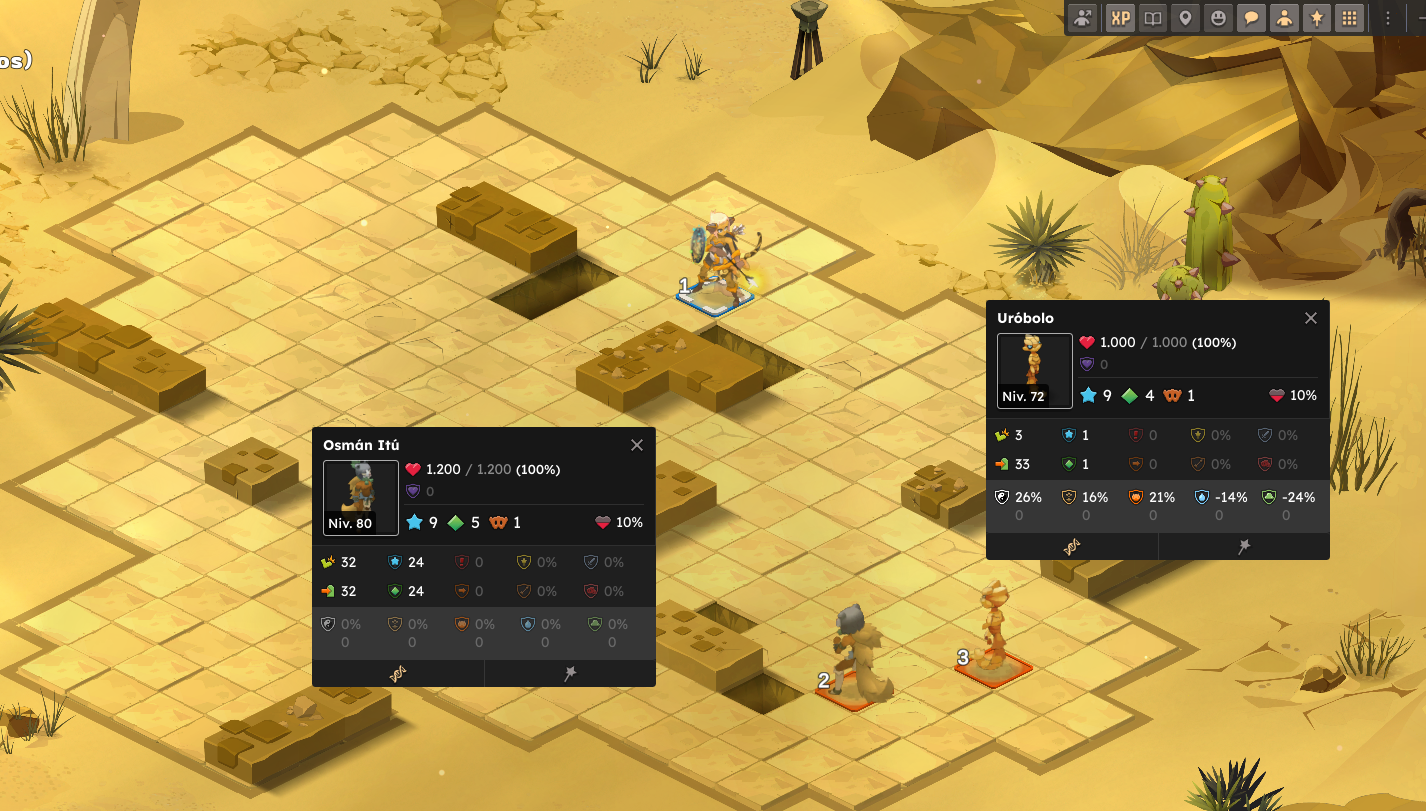Close the Uróbolo info panel

click(x=1311, y=318)
